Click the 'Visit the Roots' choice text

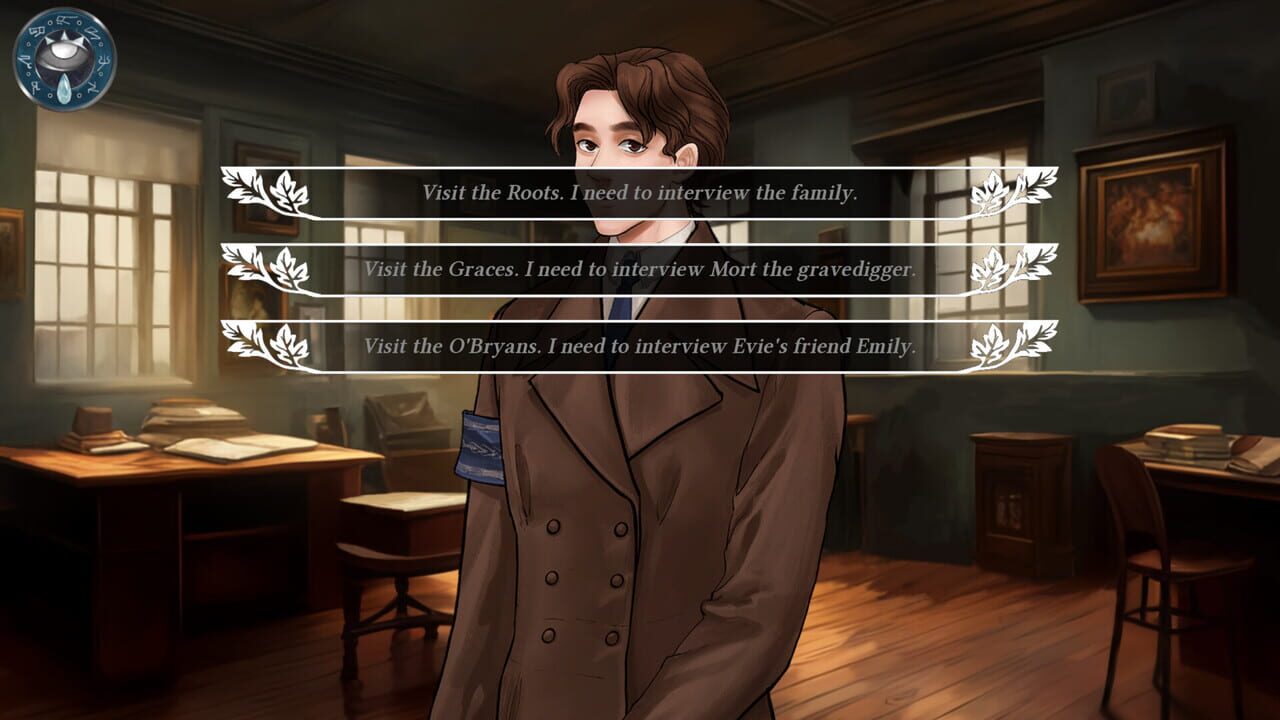pos(637,190)
